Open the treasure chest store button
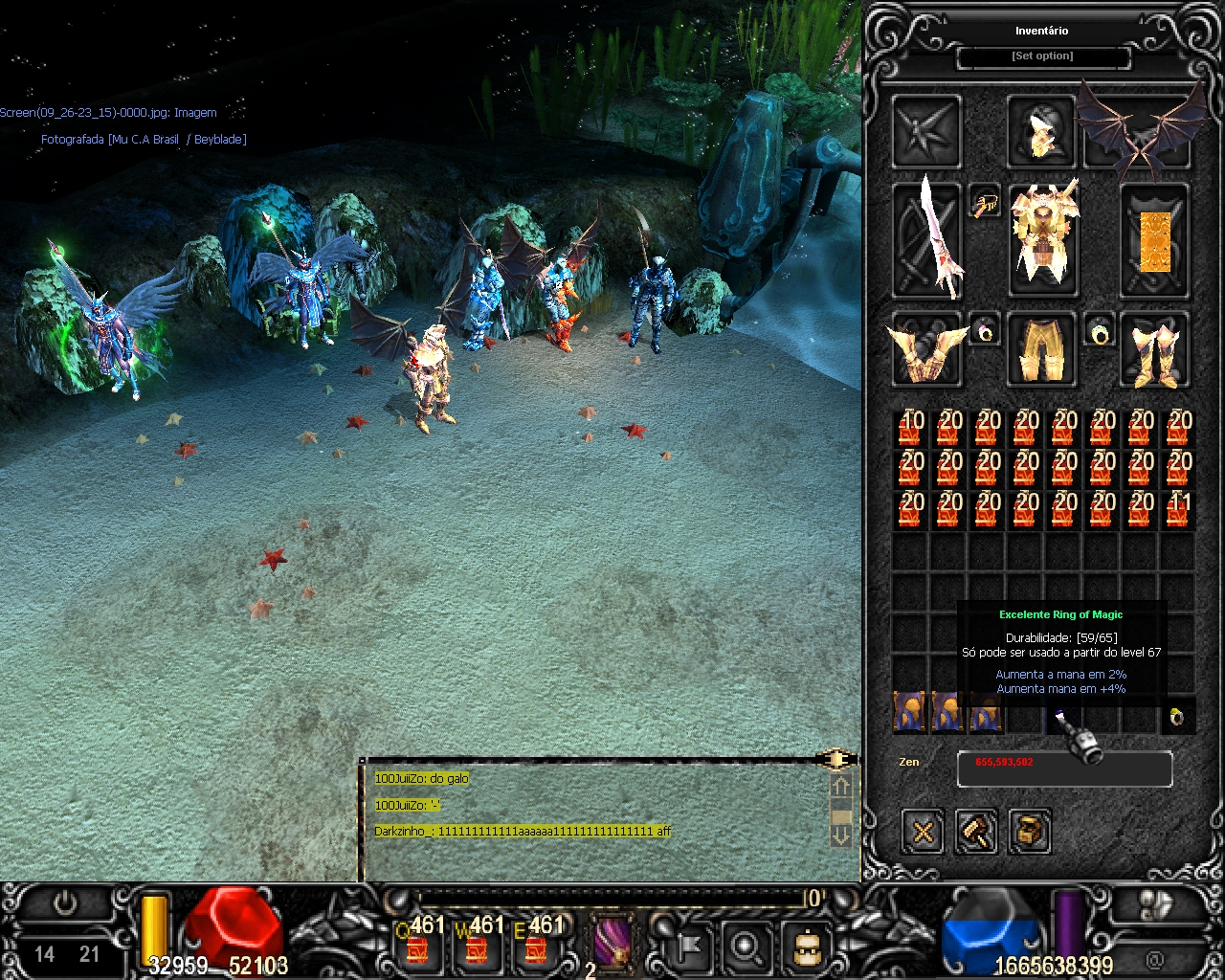This screenshot has height=980, width=1225. (1030, 831)
